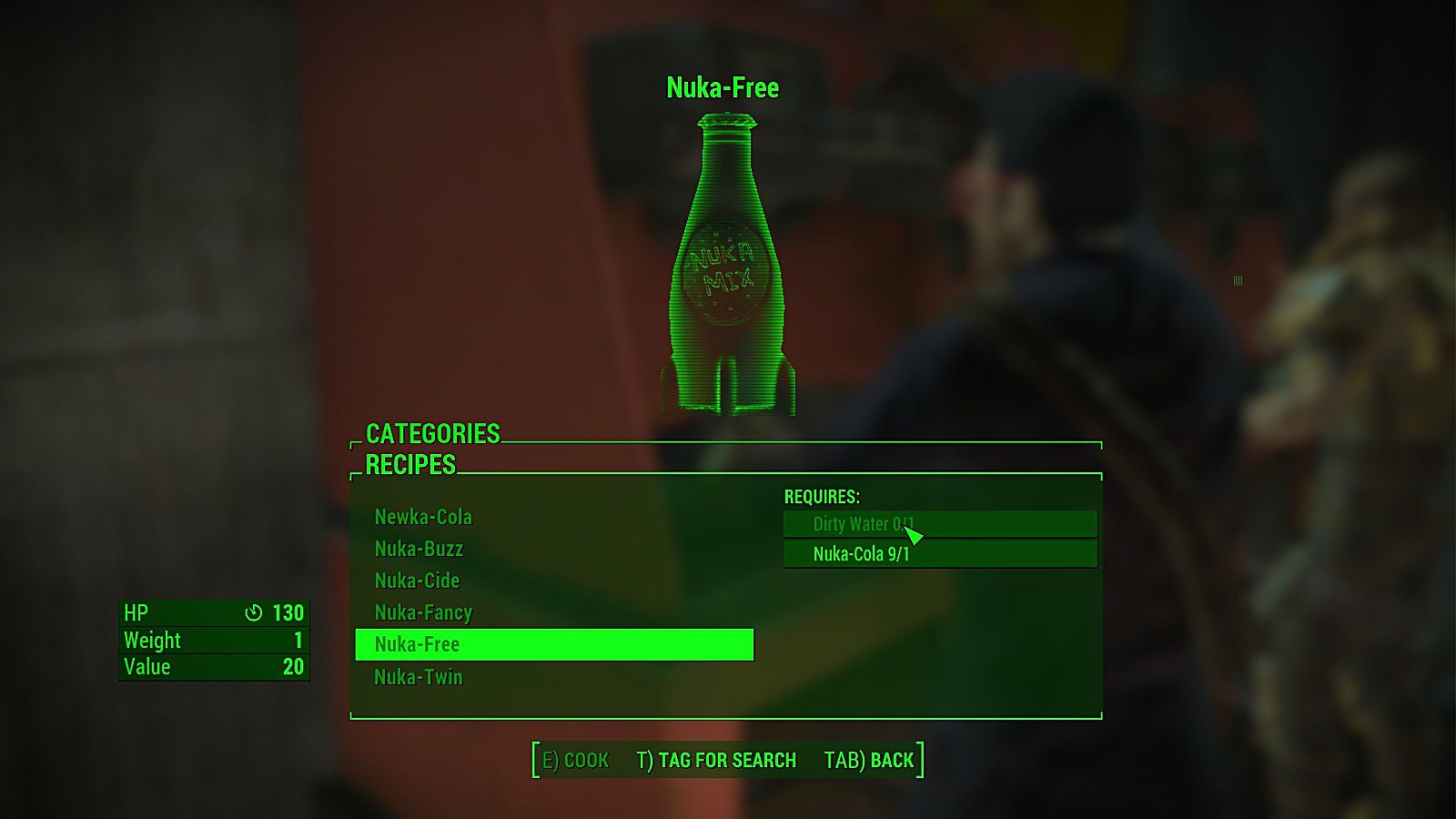The width and height of the screenshot is (1456, 819).
Task: Click the REQUIRES panel header
Action: coord(822,497)
